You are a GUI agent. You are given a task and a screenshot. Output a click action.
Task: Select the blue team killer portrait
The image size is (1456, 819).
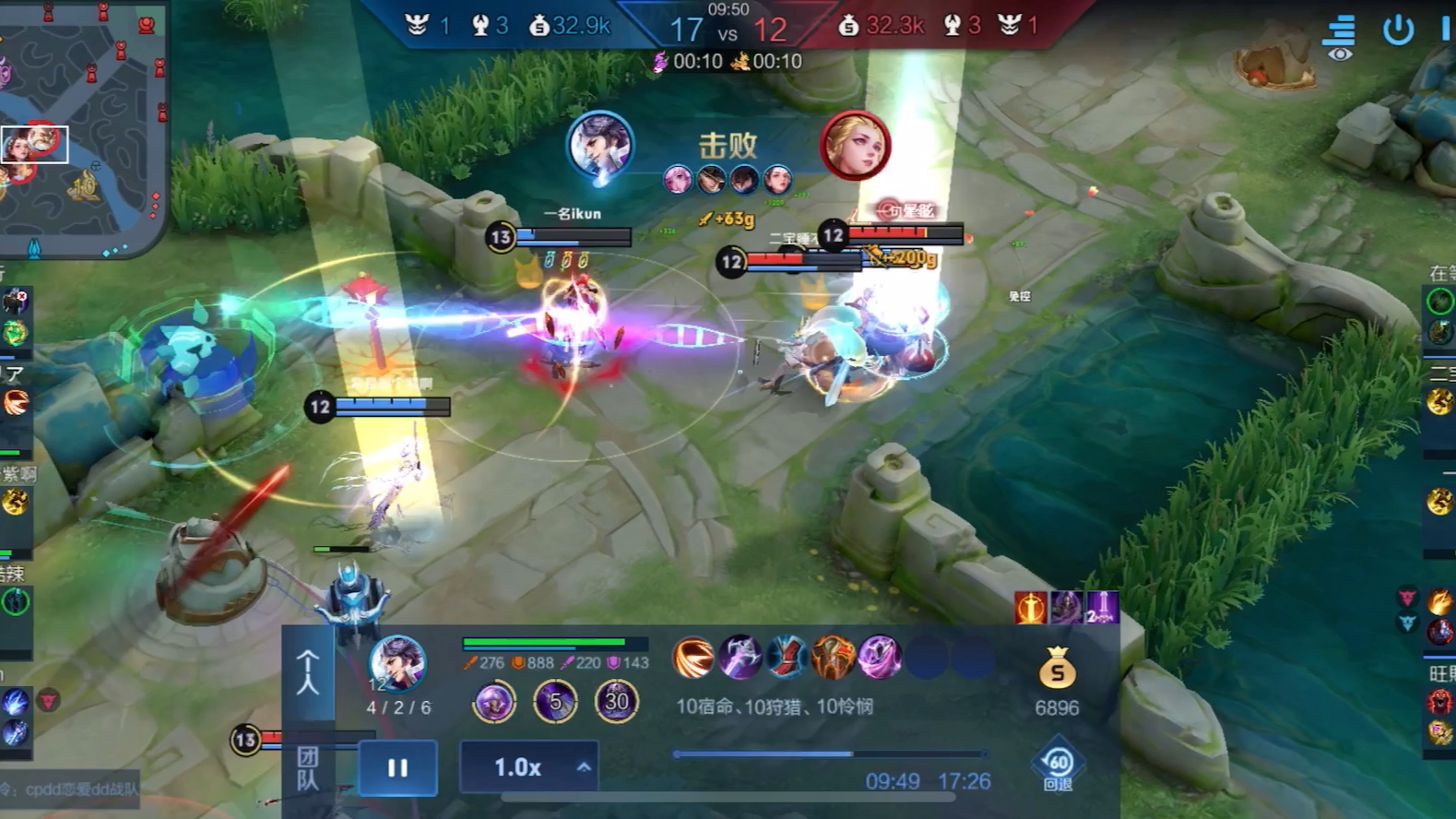599,146
